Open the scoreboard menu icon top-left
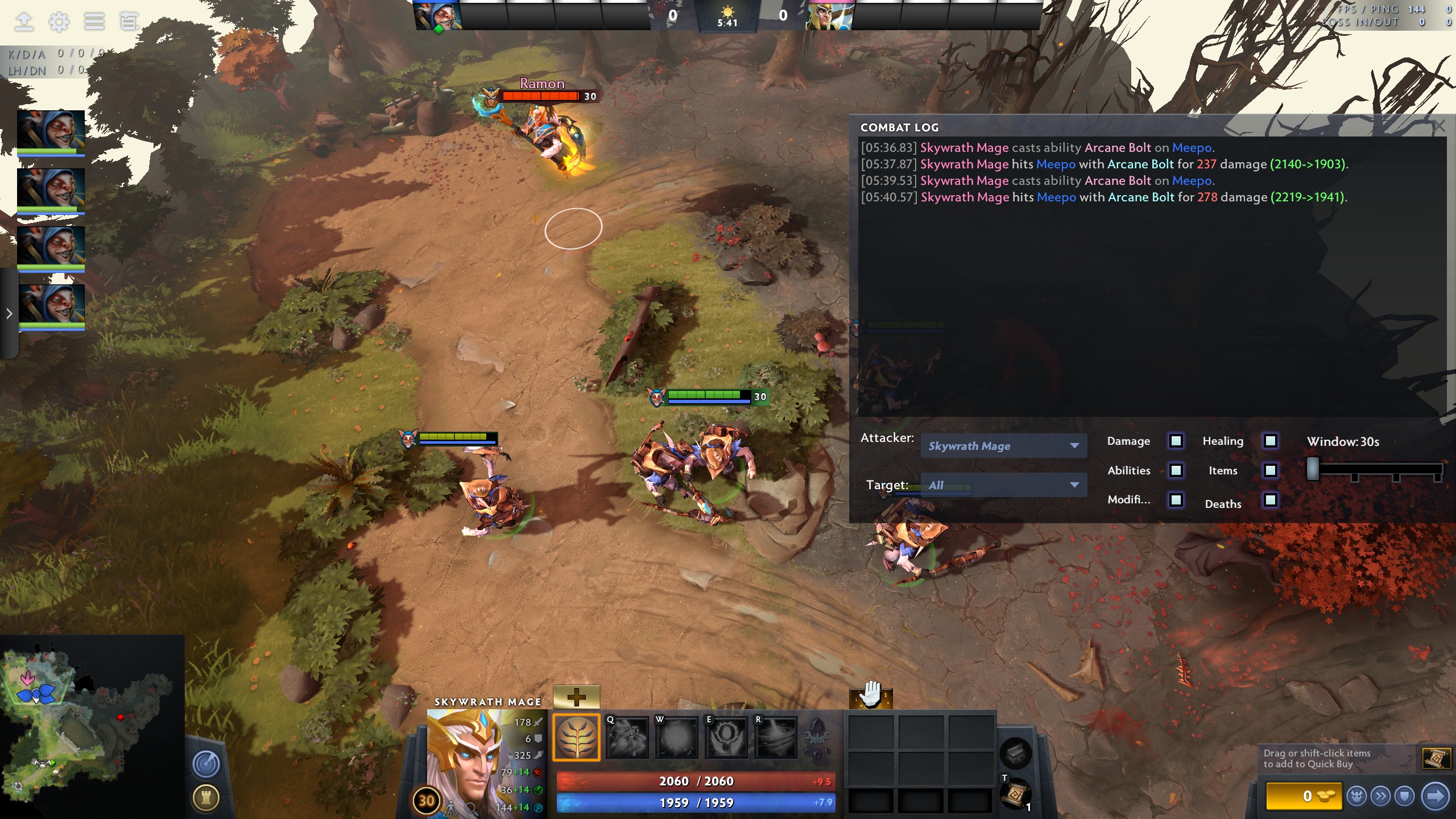Image resolution: width=1456 pixels, height=819 pixels. pos(94,22)
